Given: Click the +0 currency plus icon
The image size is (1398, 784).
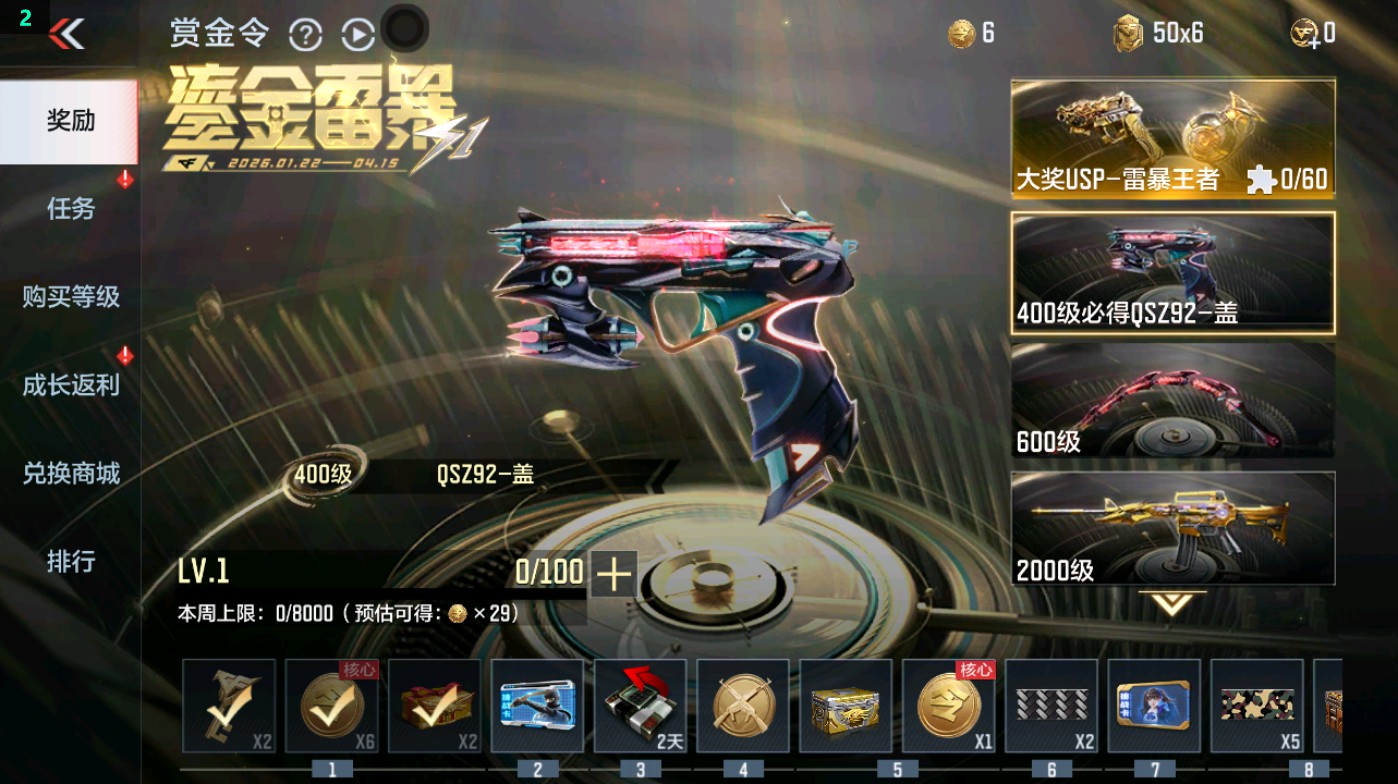Looking at the screenshot, I should click(1298, 31).
